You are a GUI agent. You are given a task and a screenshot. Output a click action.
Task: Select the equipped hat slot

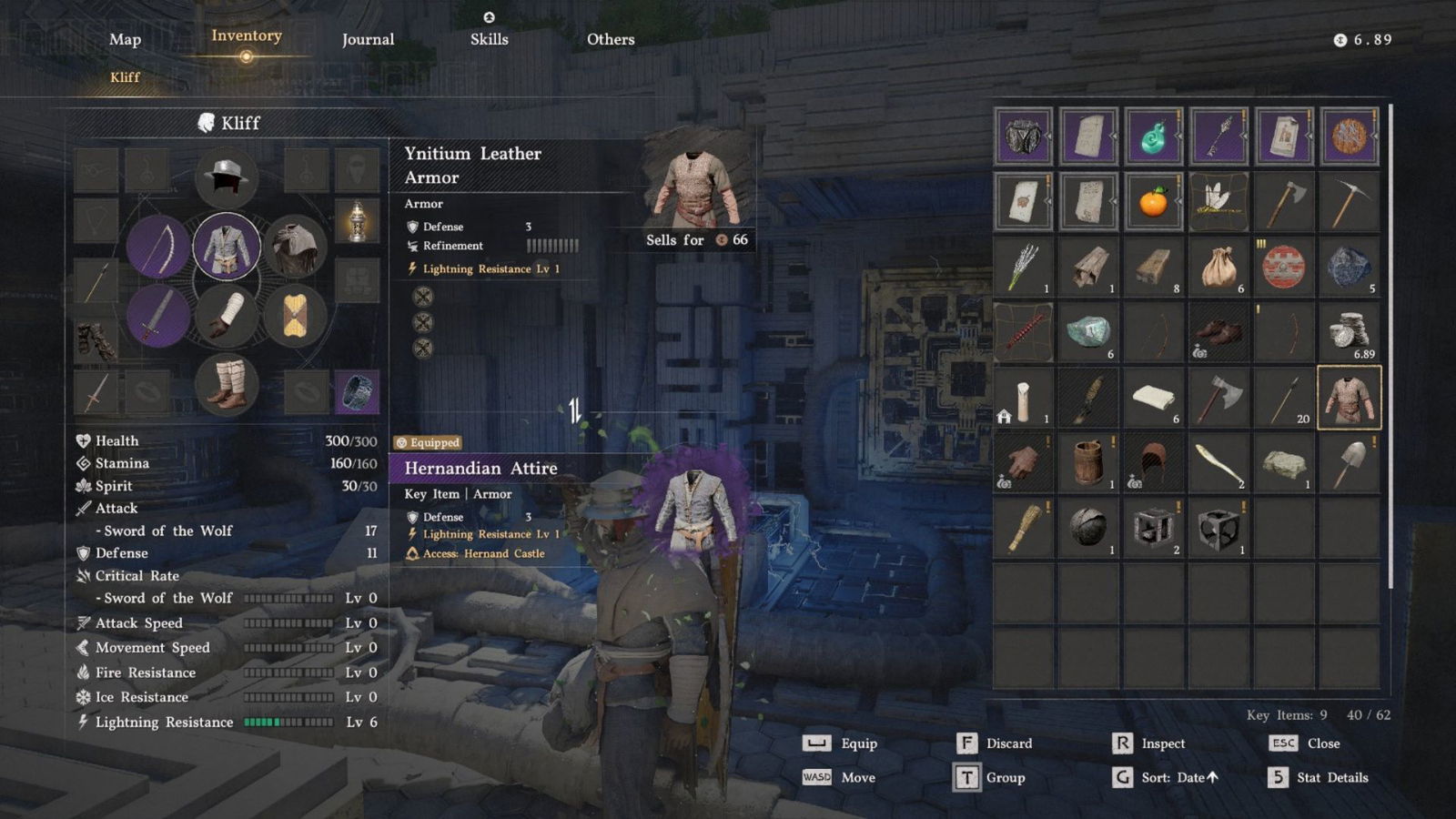[226, 176]
